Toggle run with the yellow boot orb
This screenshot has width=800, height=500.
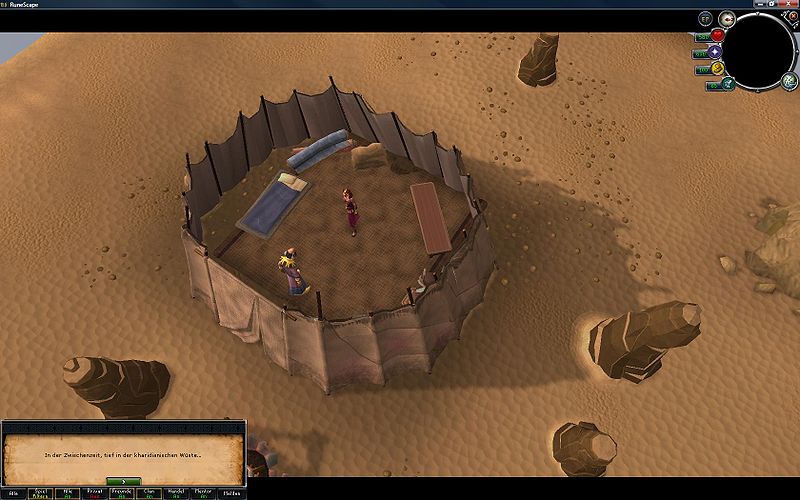click(717, 68)
